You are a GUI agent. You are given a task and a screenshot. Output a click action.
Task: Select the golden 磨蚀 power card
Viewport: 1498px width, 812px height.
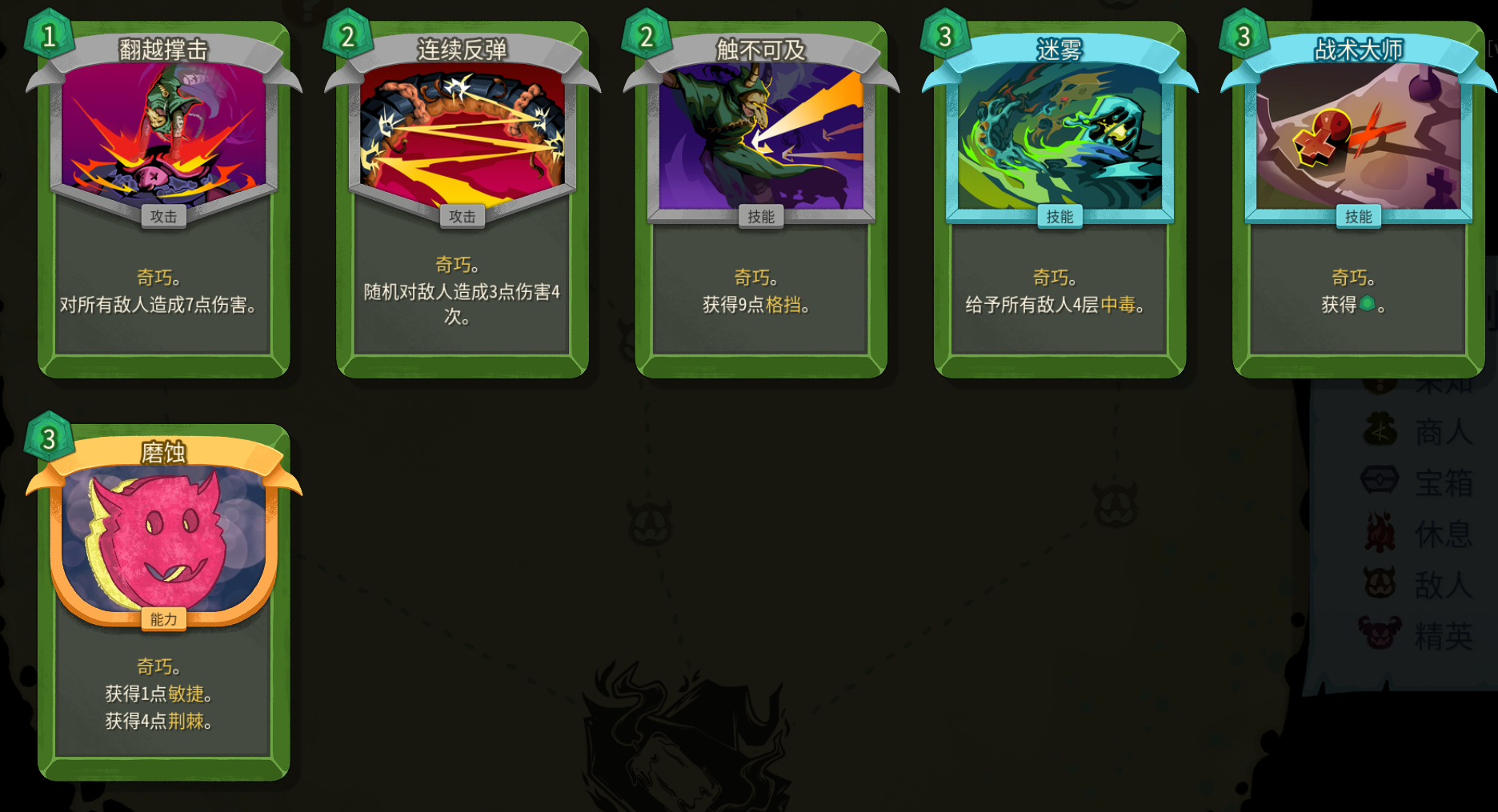click(164, 560)
